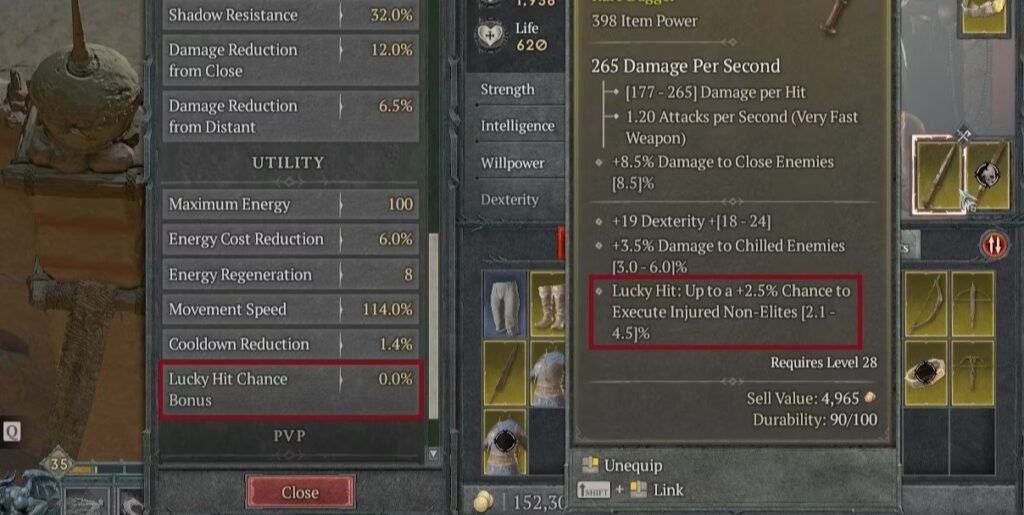The image size is (1024, 515).
Task: Select Damage Reduction from Close row
Action: 290,60
